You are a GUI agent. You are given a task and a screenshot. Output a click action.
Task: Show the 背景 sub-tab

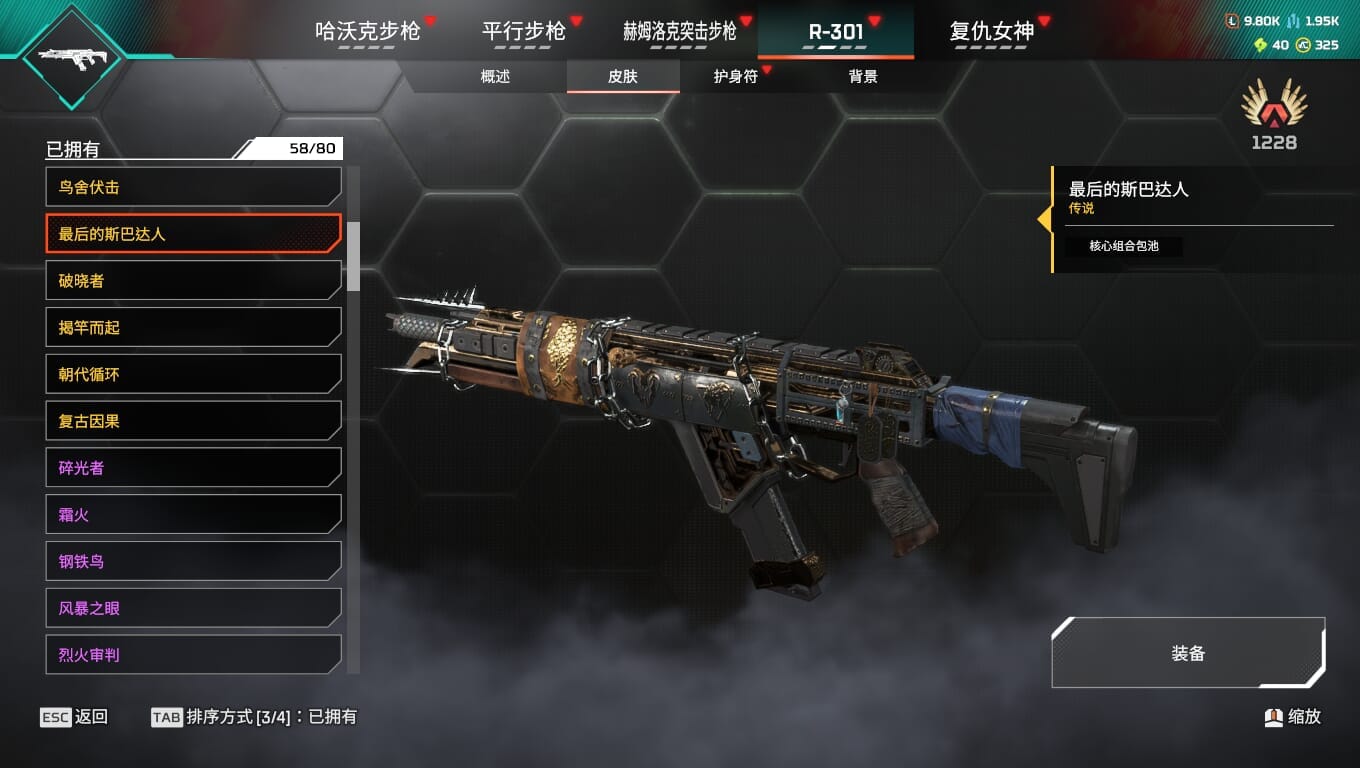point(862,77)
